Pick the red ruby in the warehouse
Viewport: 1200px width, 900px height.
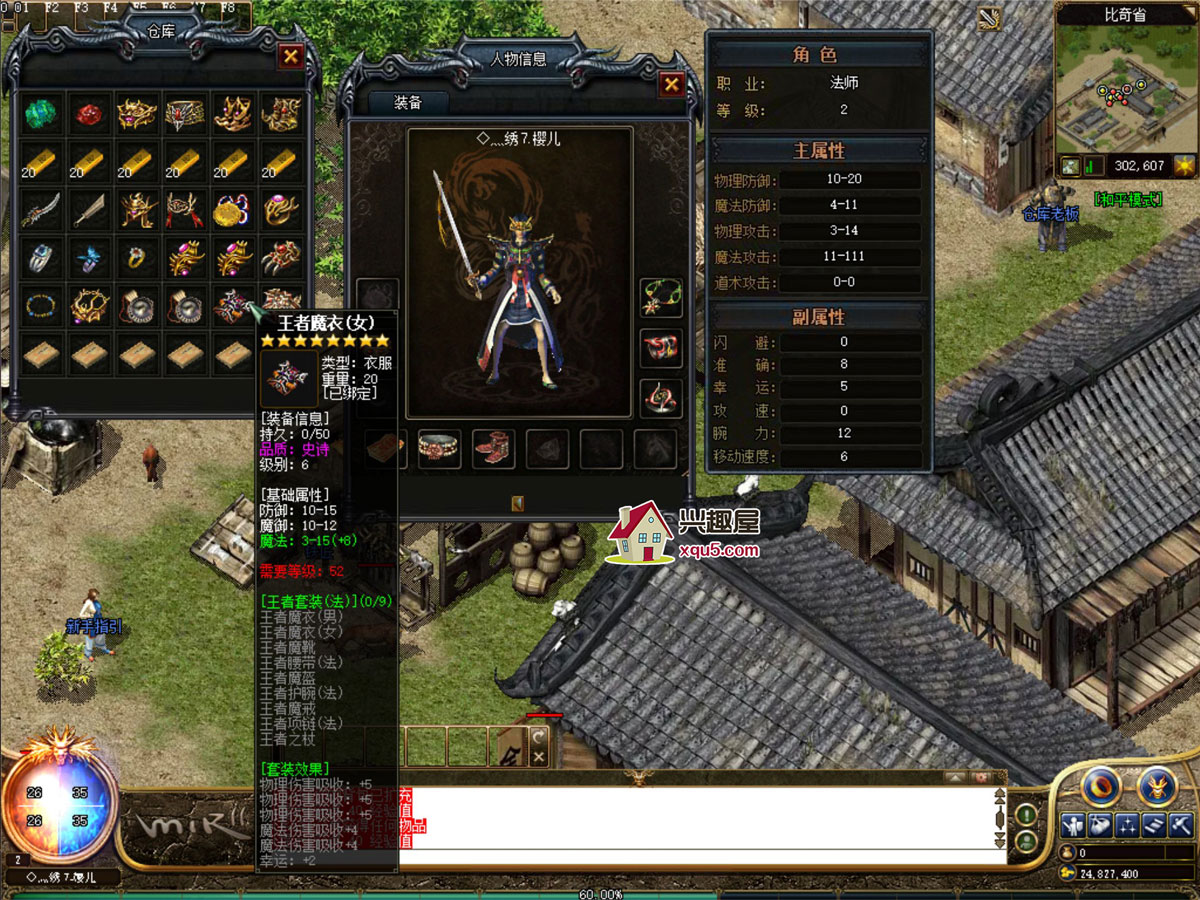pos(89,113)
